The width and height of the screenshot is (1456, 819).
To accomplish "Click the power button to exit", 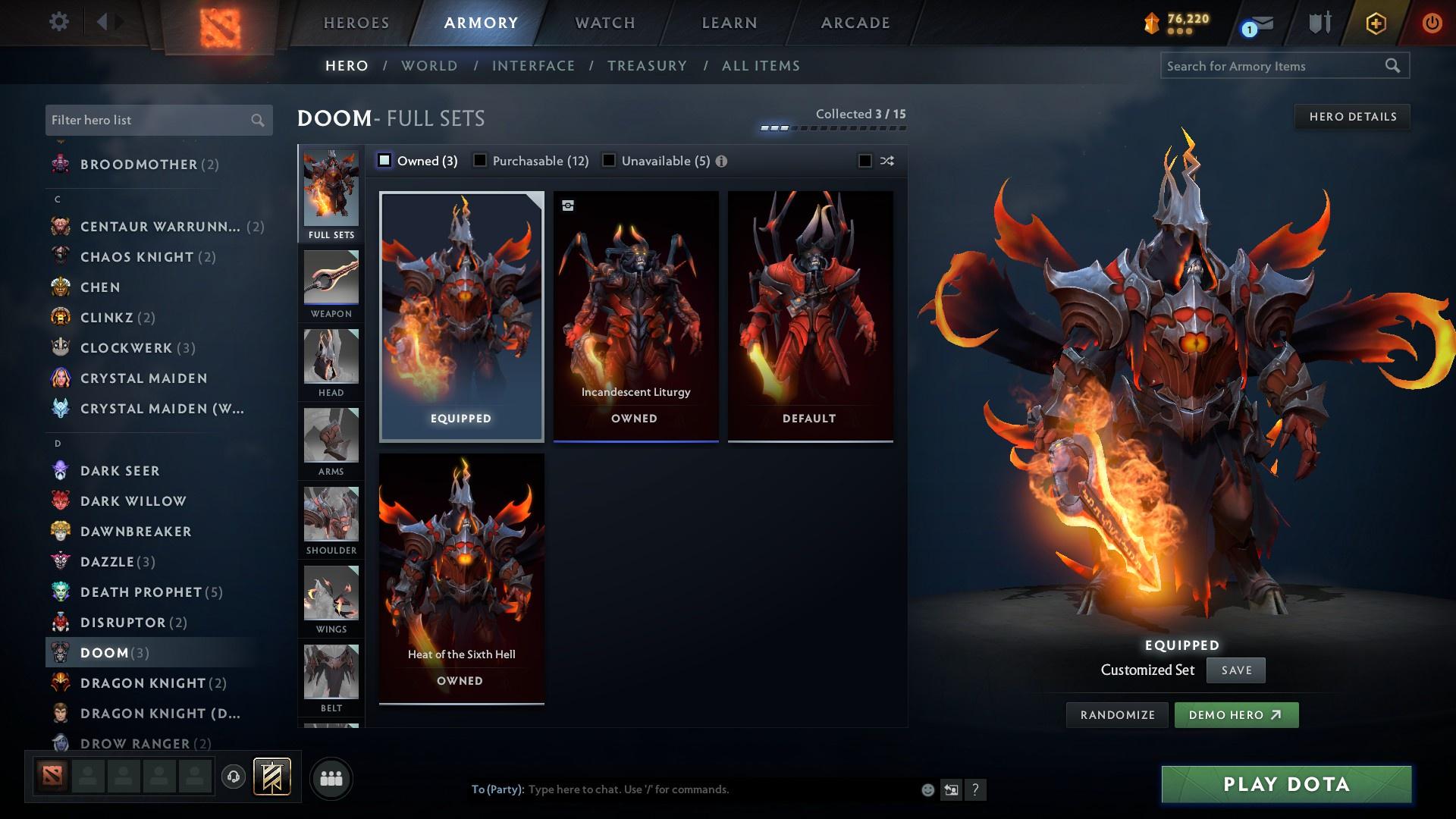I will pos(1432,22).
